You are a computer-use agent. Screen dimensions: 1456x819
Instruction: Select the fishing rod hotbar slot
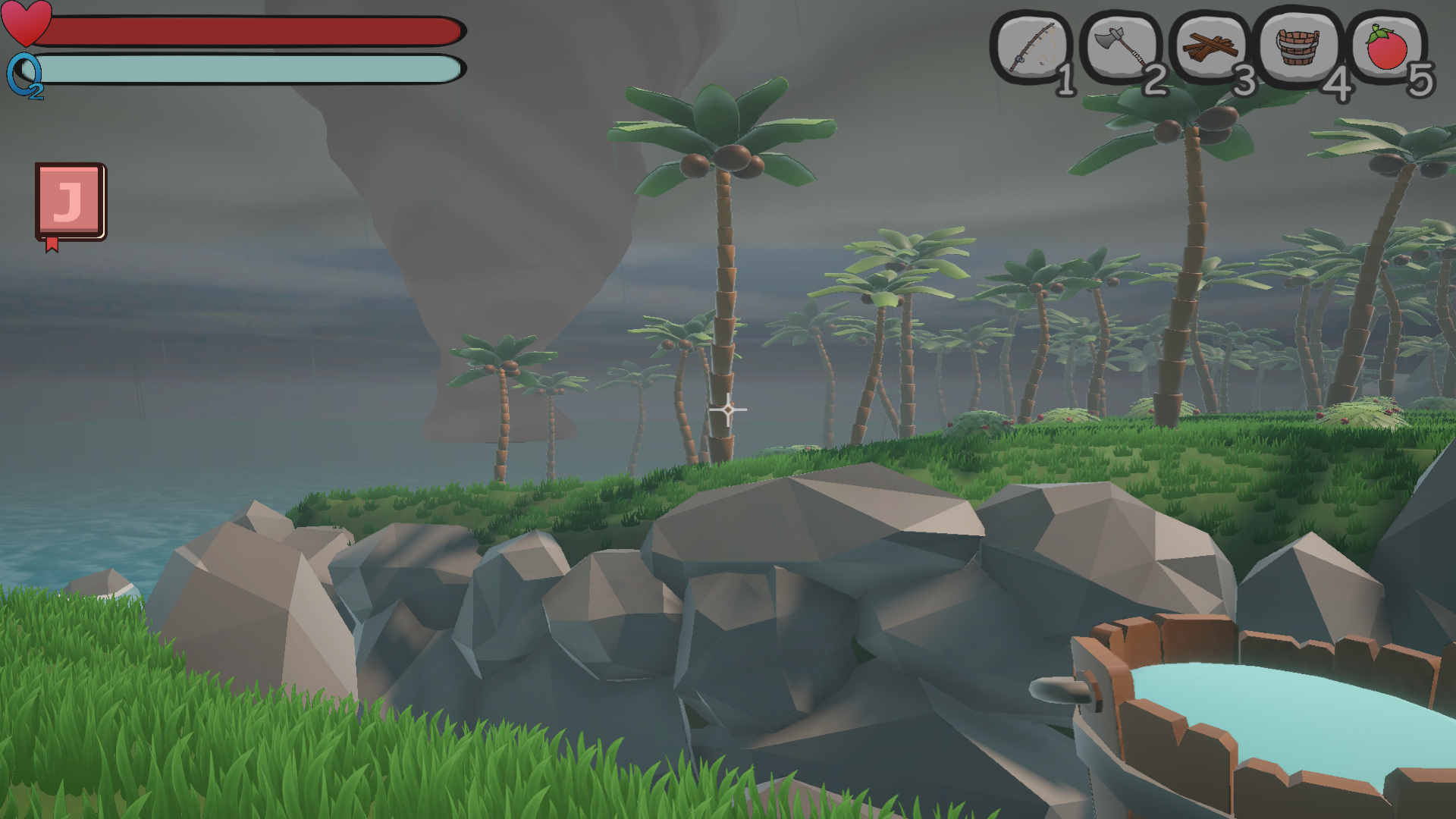[x=1031, y=49]
